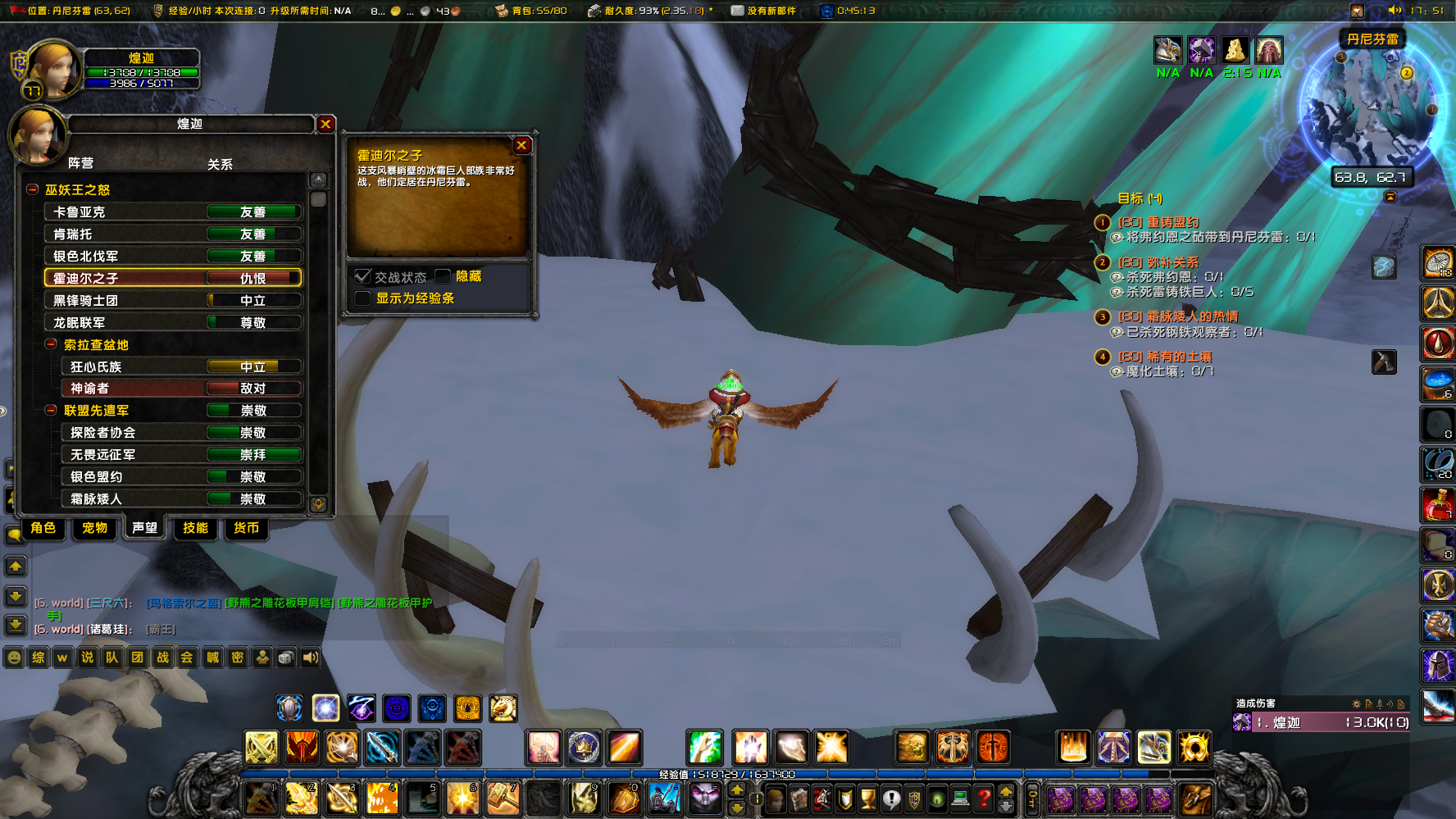Collapse the 联盟先遣军 reputation group
1456x819 pixels.
tap(50, 410)
